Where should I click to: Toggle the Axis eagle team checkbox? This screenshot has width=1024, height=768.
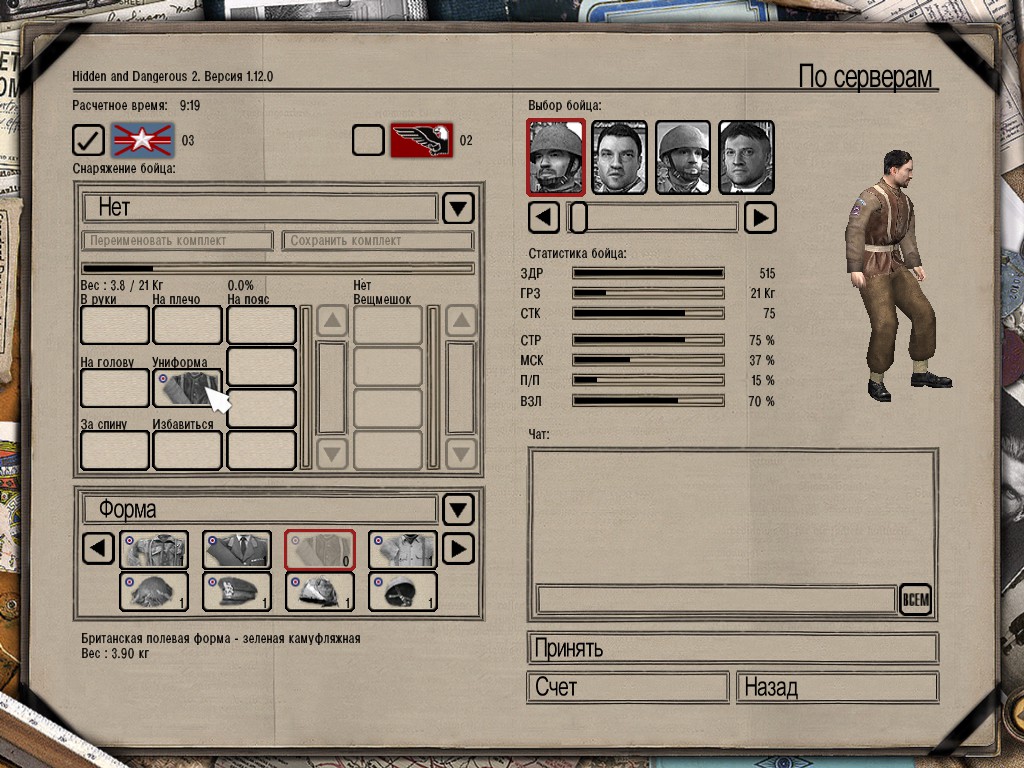pos(368,140)
